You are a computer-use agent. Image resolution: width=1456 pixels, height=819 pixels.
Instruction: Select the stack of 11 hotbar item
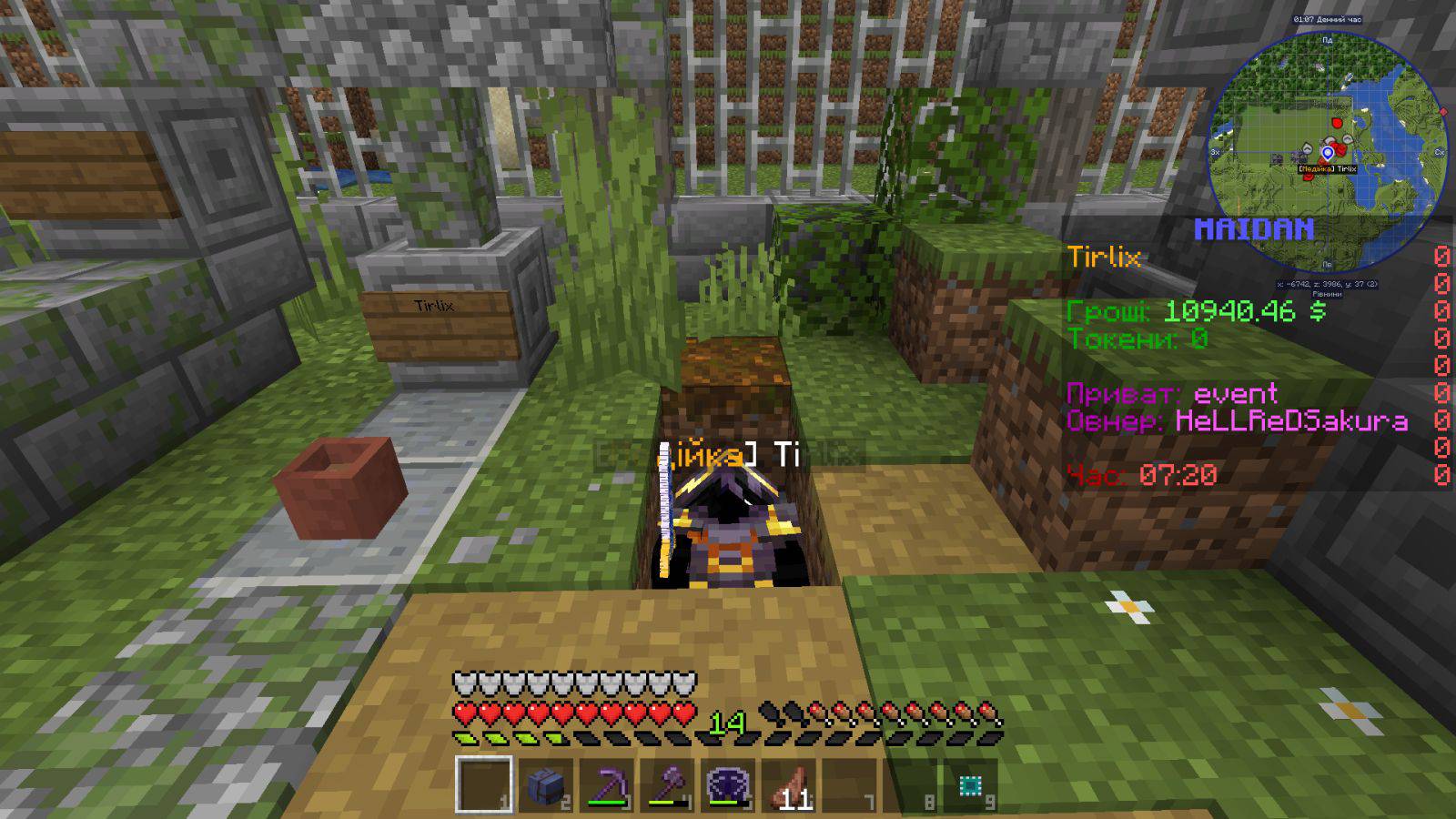(x=789, y=785)
